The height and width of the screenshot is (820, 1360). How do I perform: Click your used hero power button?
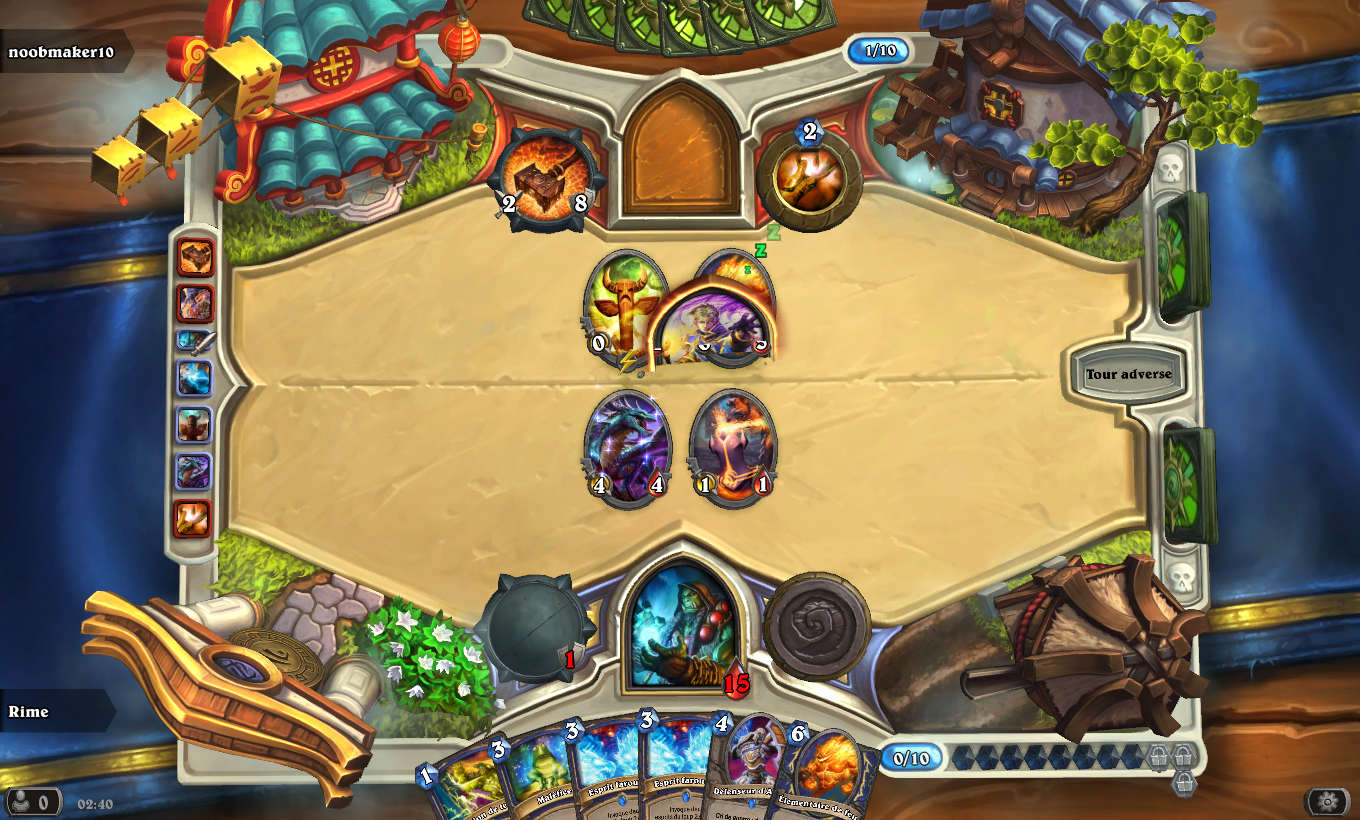[816, 625]
